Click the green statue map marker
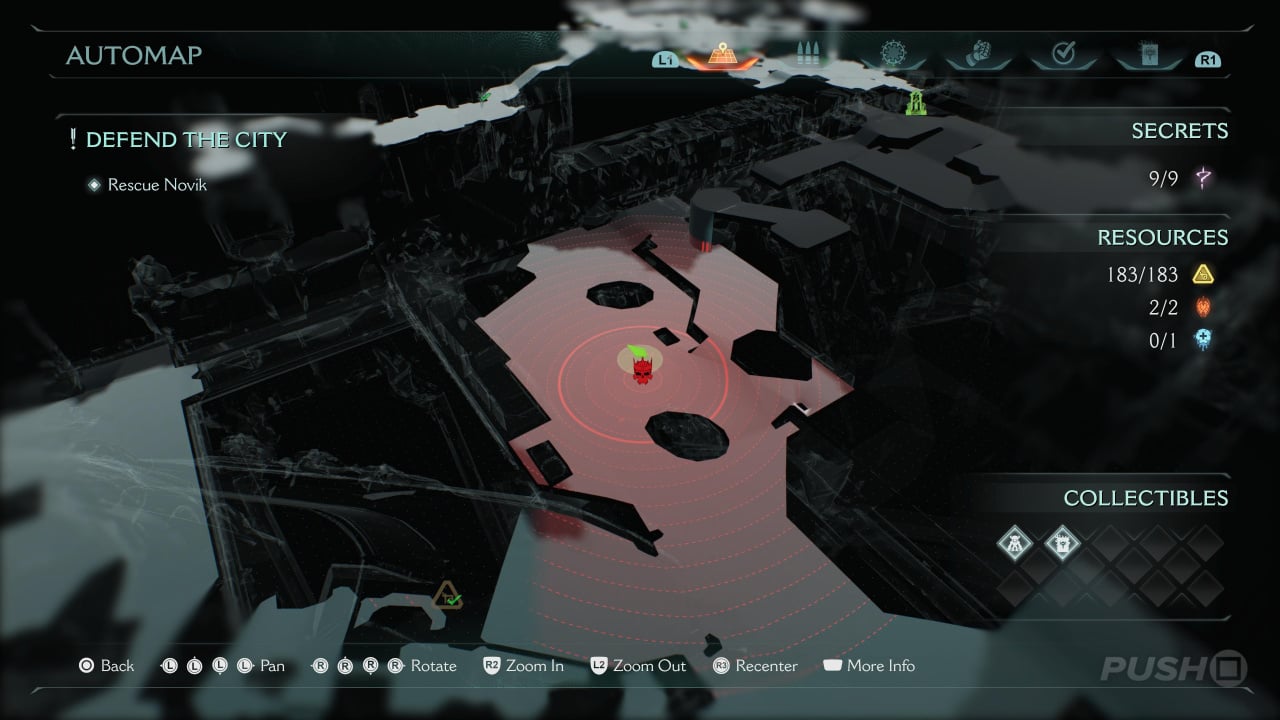Viewport: 1280px width, 720px height. pyautogui.click(x=915, y=102)
